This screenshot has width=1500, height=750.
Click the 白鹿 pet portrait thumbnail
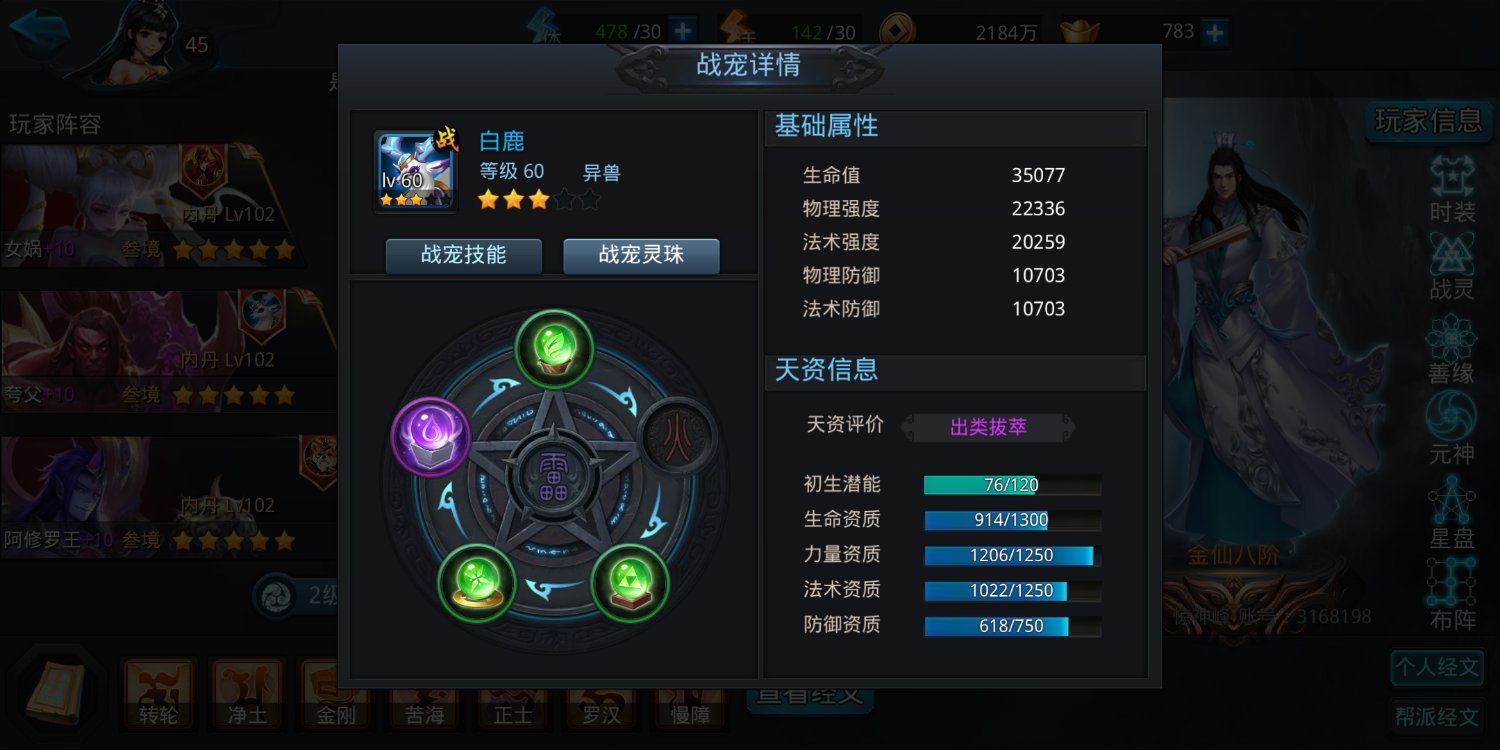413,169
